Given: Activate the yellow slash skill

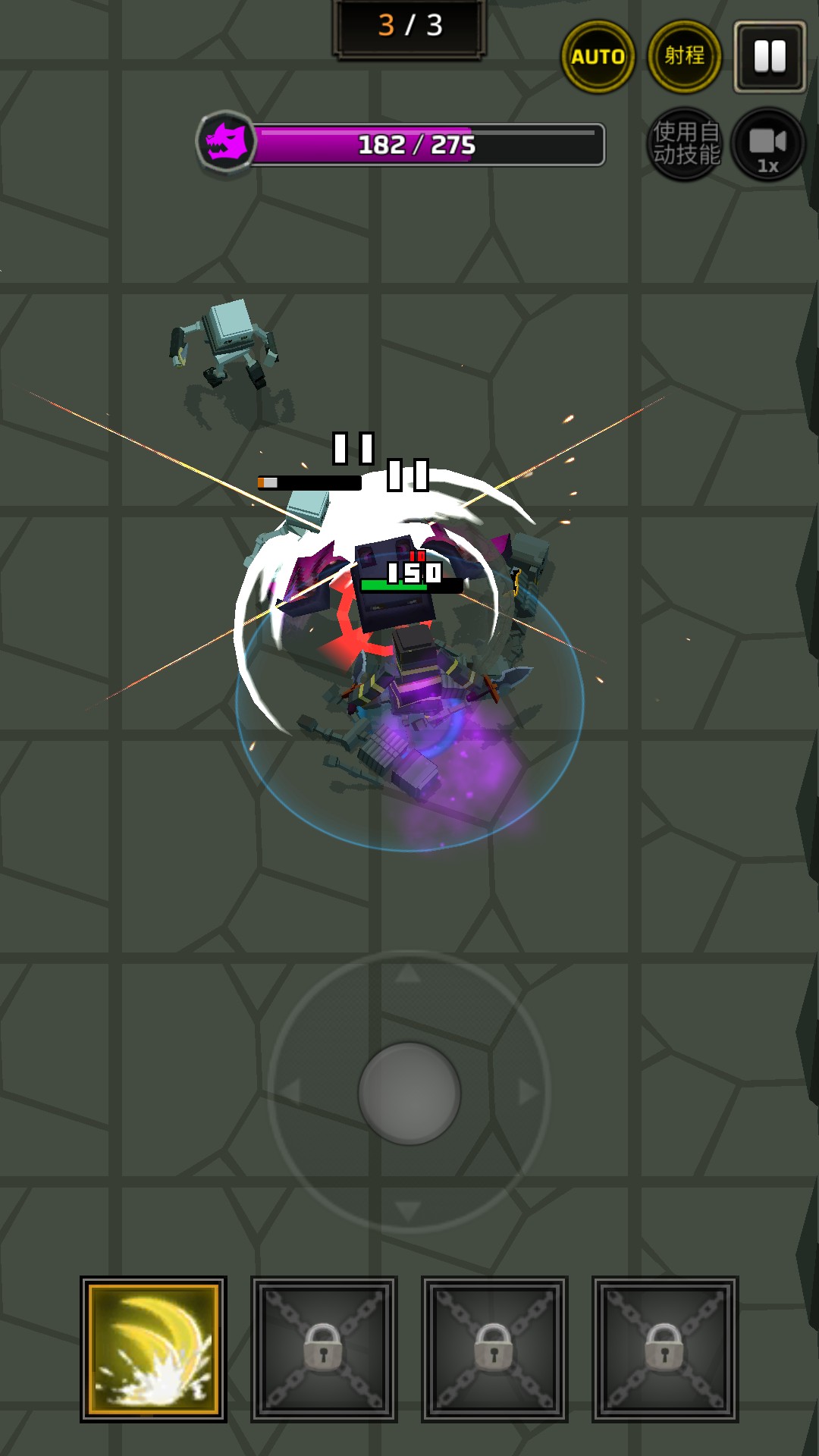Looking at the screenshot, I should (153, 1349).
